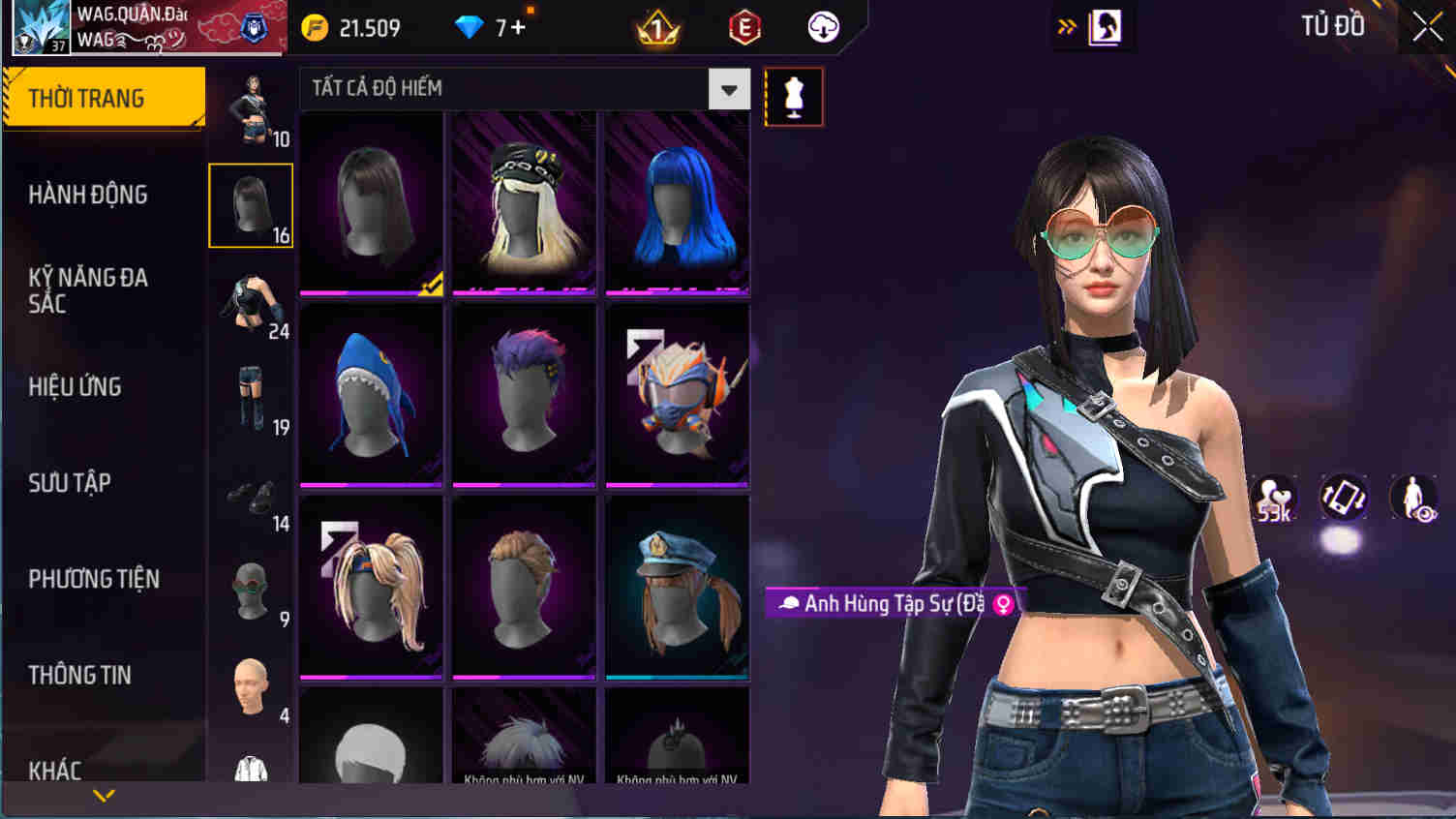1456x819 pixels.
Task: Select the character inspect eye icon
Action: (1411, 498)
